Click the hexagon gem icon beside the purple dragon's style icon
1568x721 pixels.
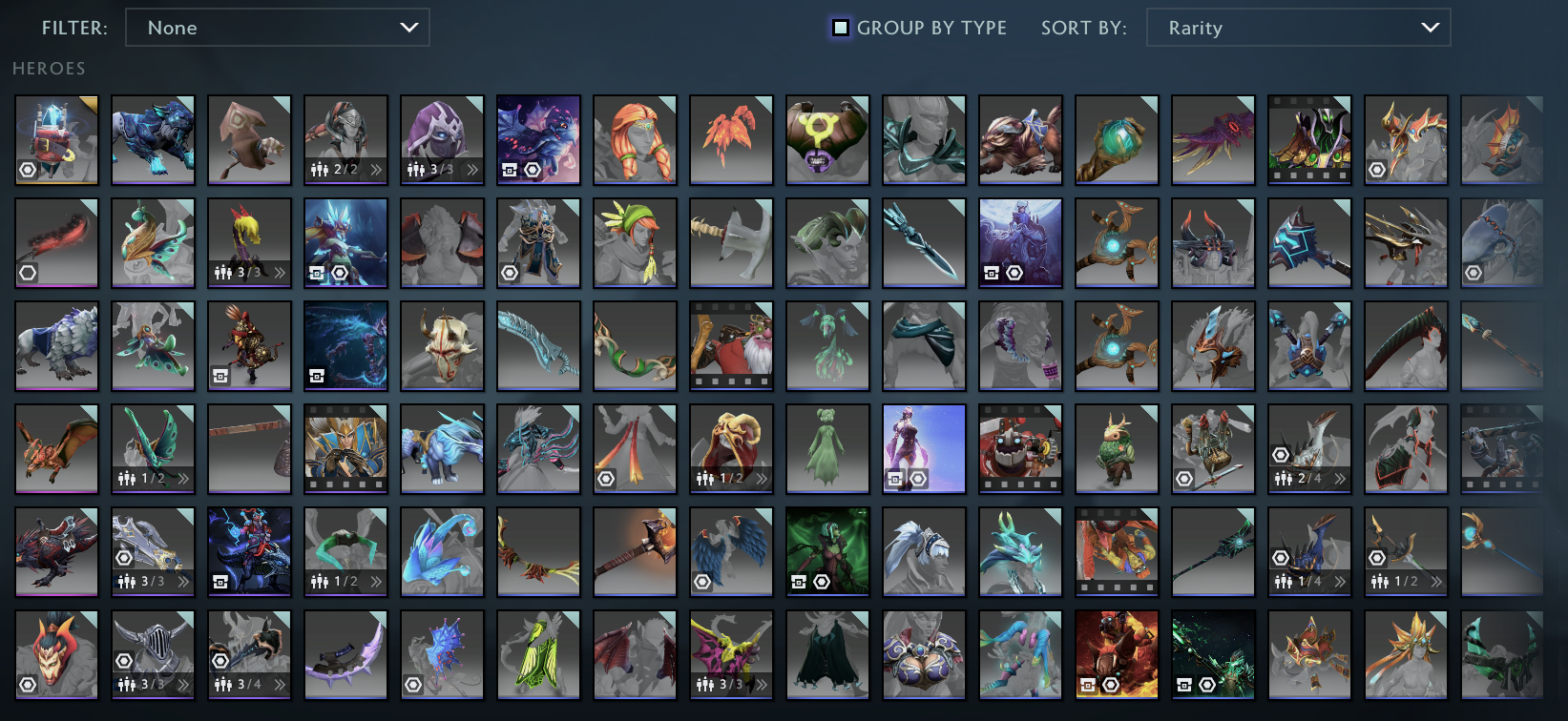(532, 169)
